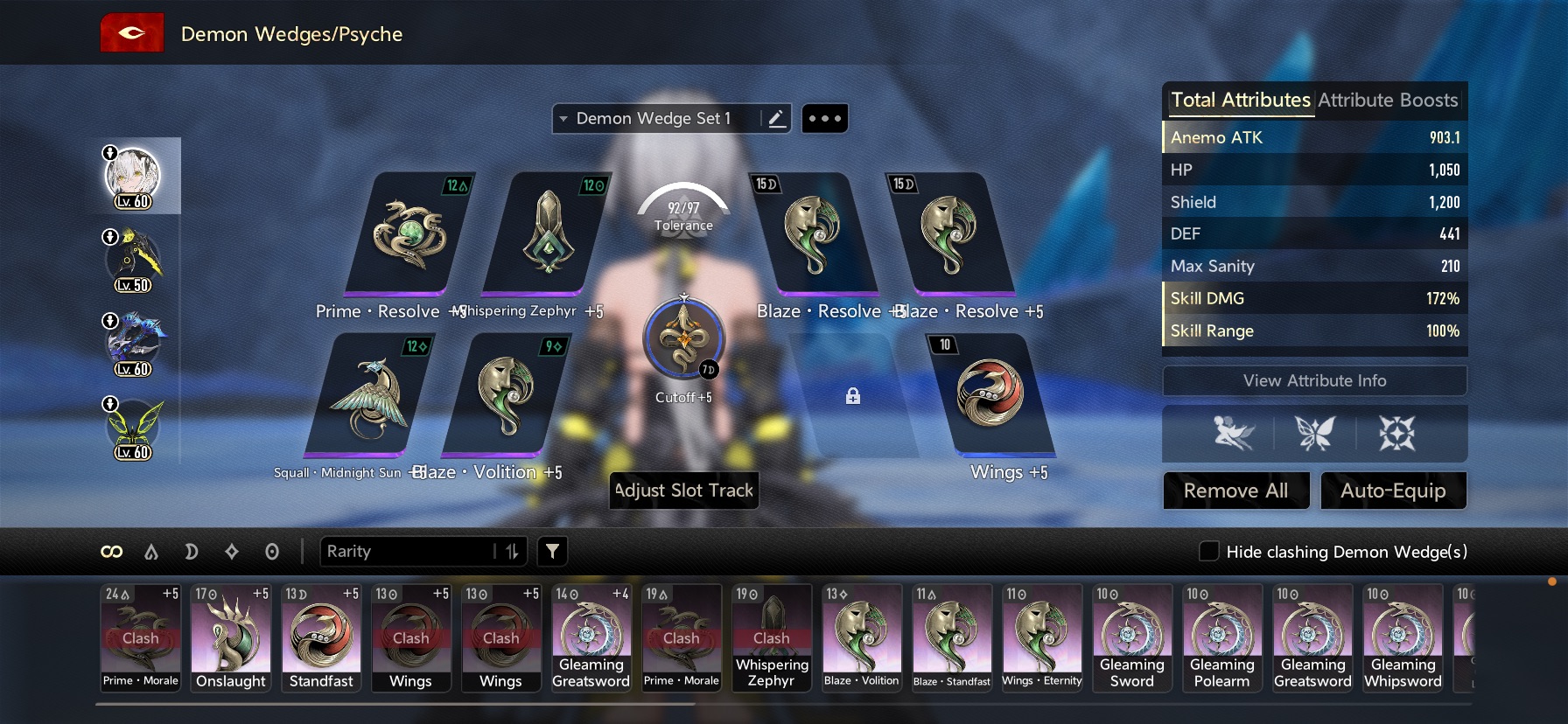Click the Adjust Slot Track button
This screenshot has height=724, width=1568.
click(x=684, y=491)
